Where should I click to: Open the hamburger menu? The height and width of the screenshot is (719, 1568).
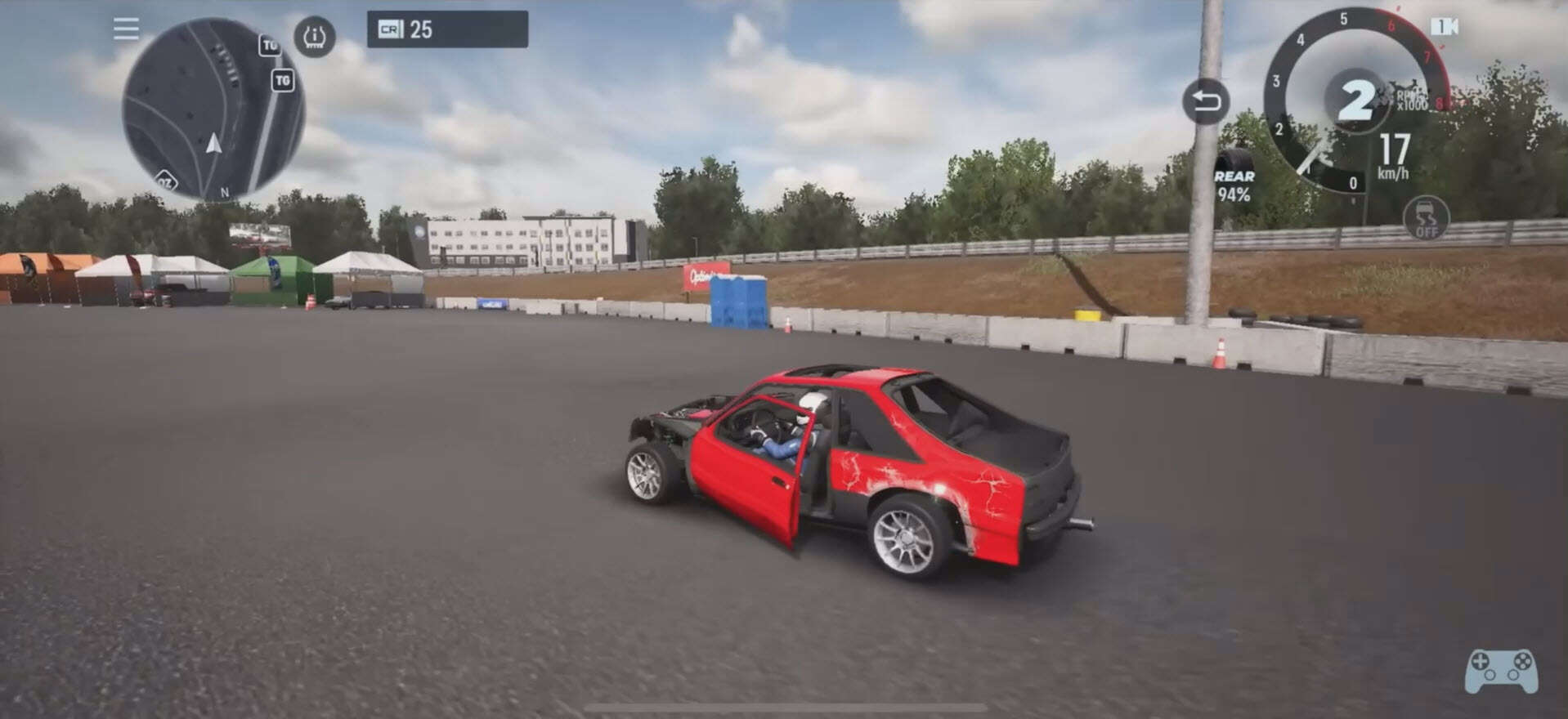point(126,29)
